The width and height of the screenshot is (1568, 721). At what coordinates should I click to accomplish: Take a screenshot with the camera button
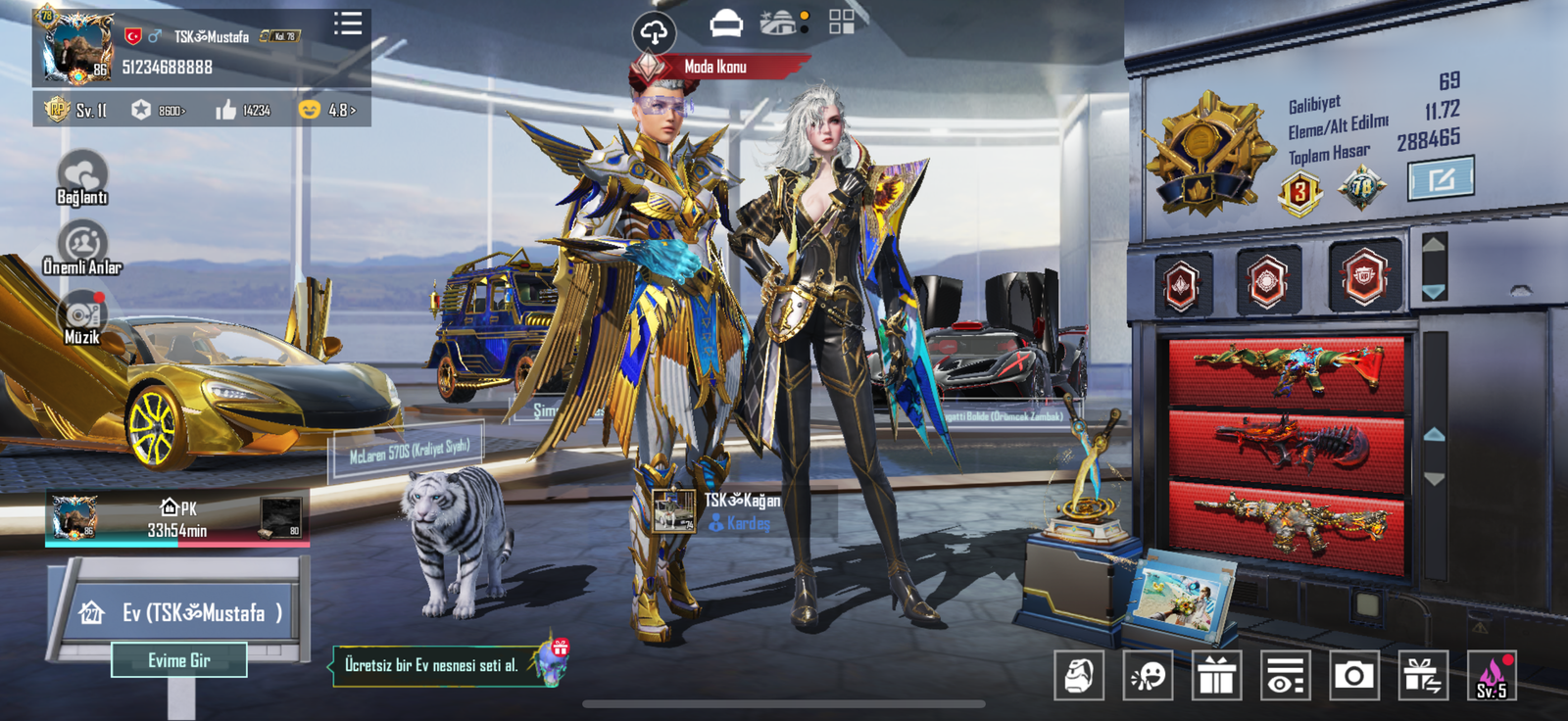click(1353, 675)
